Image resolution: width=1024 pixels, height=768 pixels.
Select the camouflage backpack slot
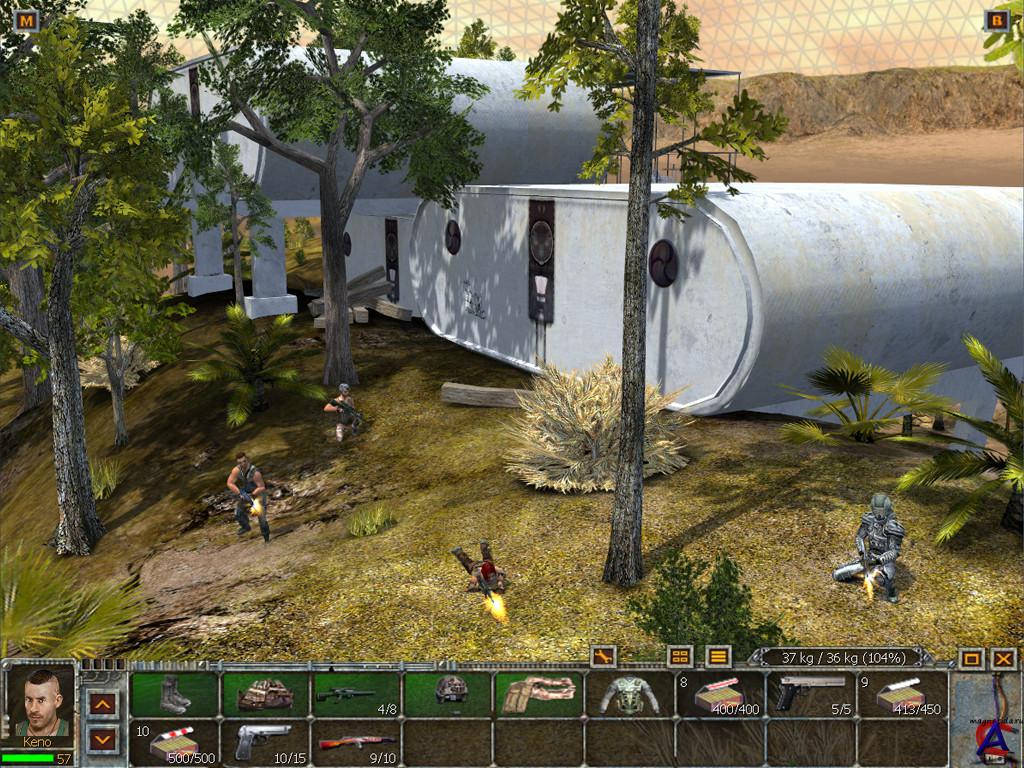point(265,694)
